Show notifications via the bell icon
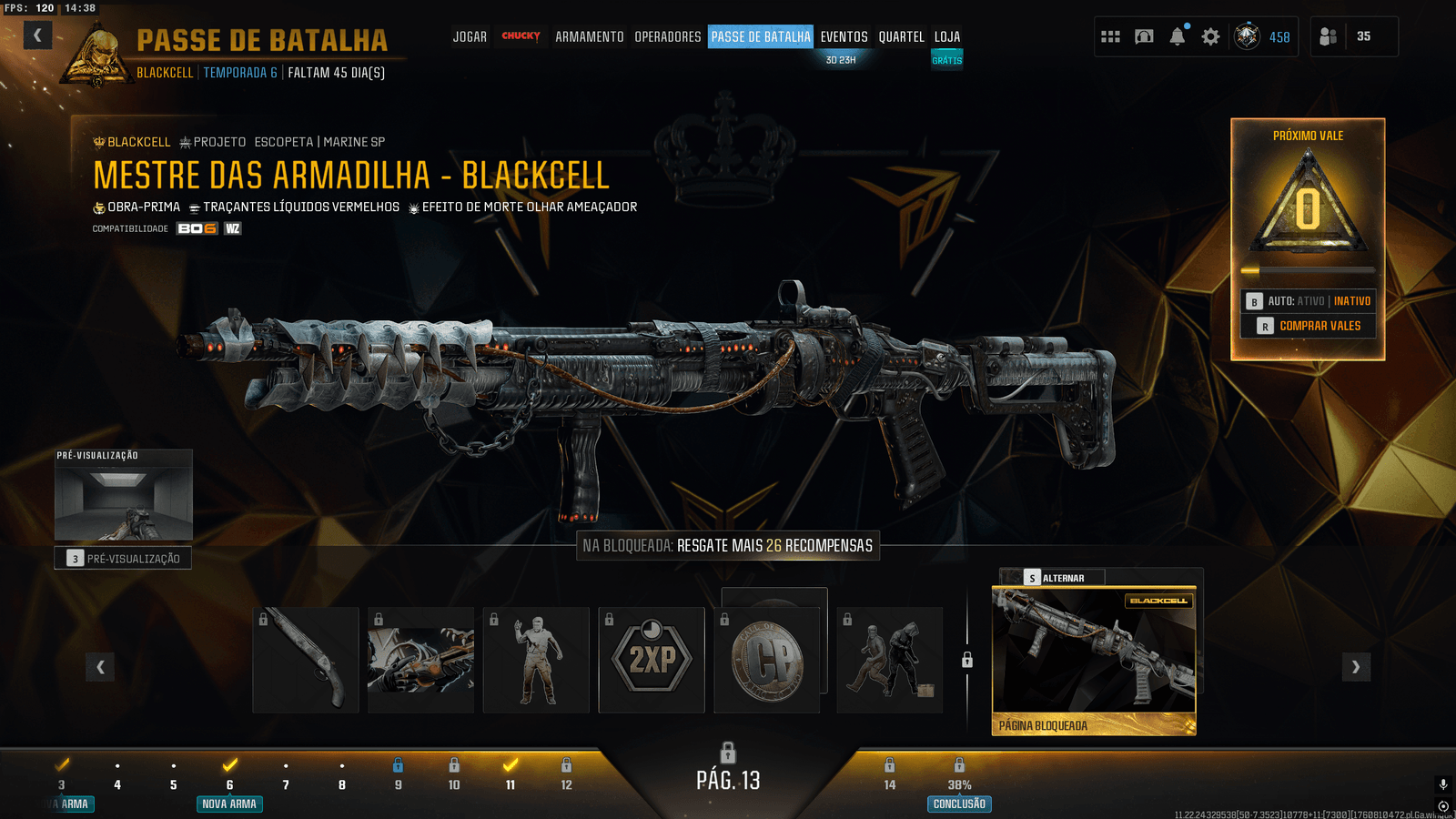 [1178, 36]
